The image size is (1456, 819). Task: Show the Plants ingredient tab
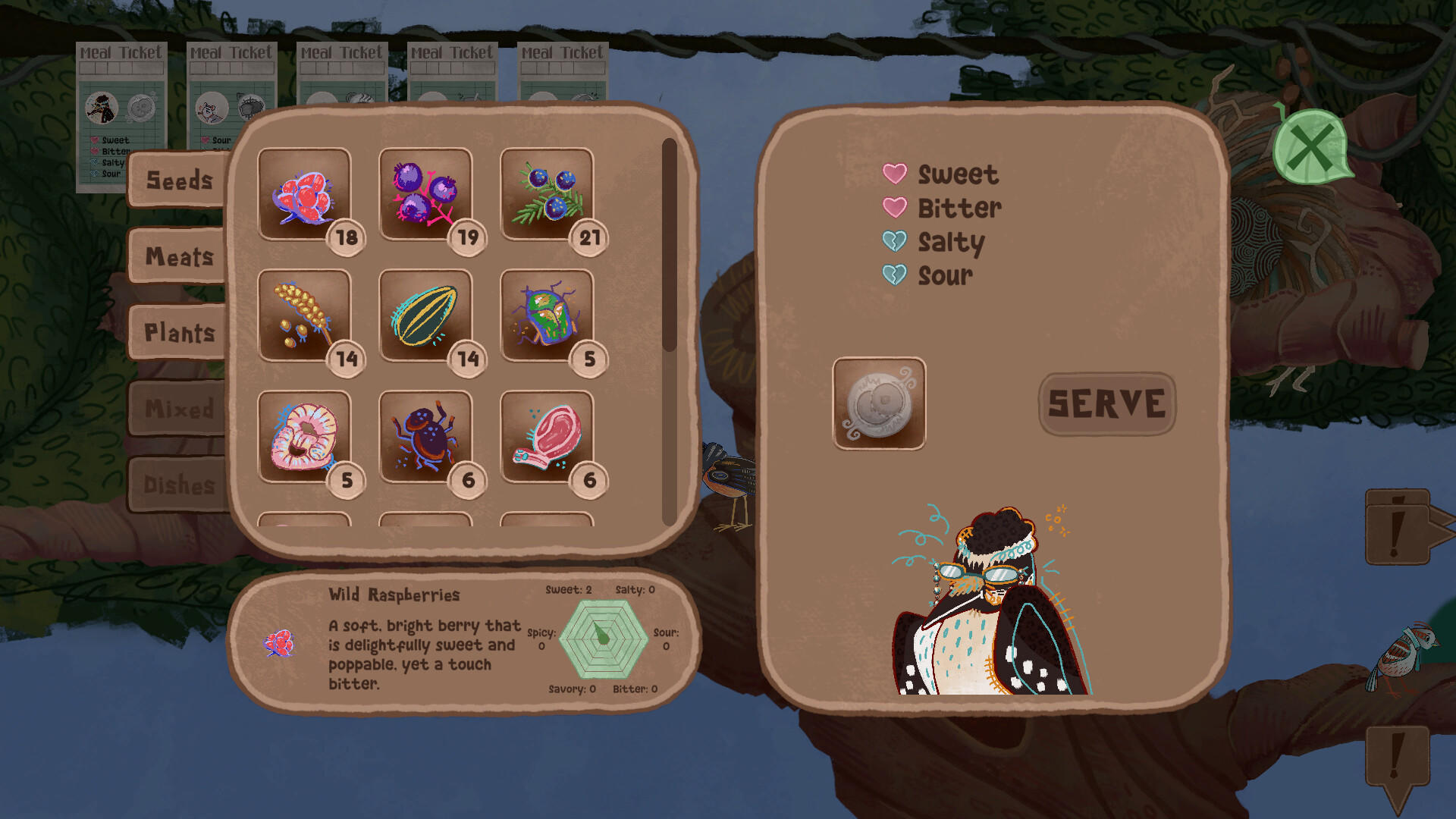click(179, 332)
